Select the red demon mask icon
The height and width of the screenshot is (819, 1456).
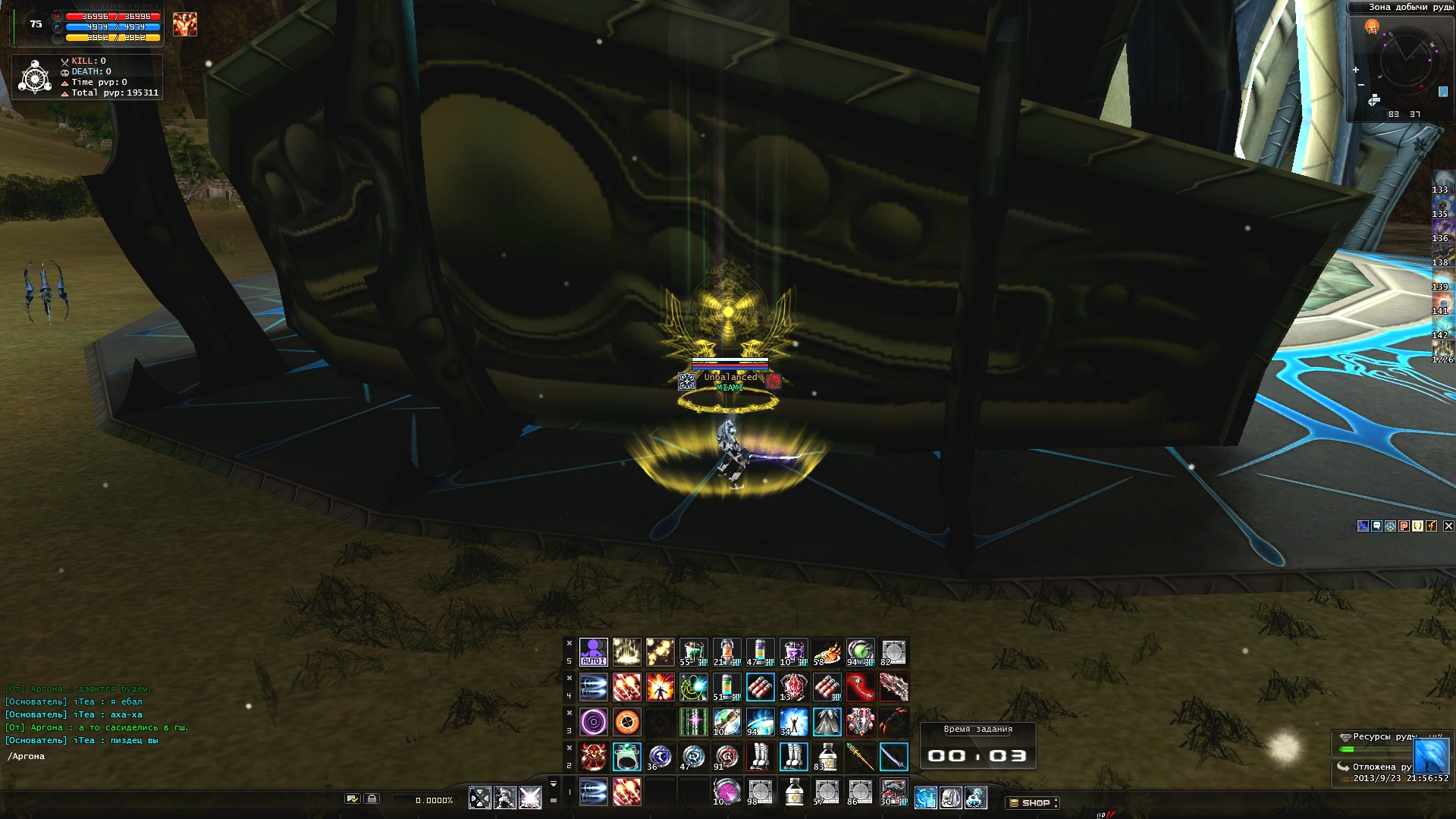(x=593, y=757)
